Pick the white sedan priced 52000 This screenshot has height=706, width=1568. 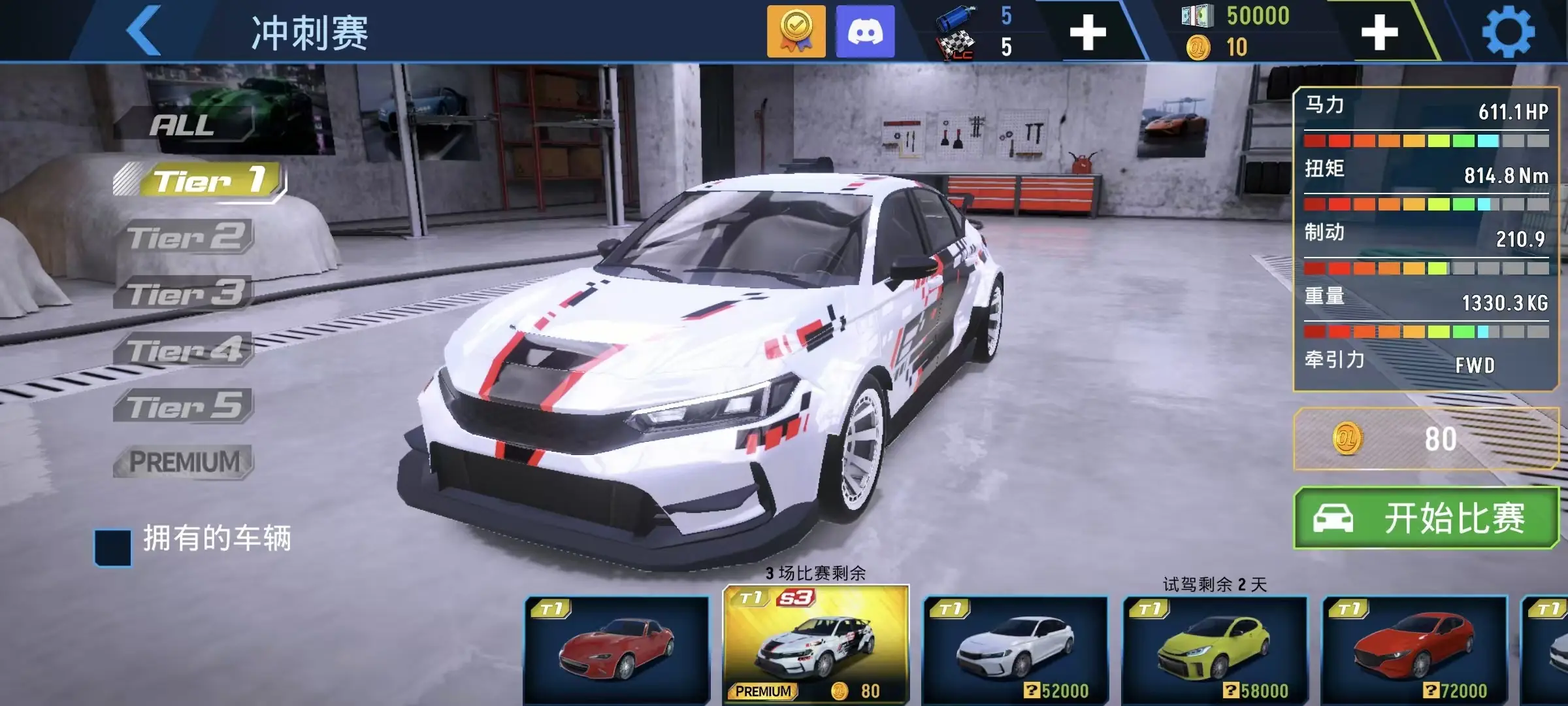(1015, 650)
